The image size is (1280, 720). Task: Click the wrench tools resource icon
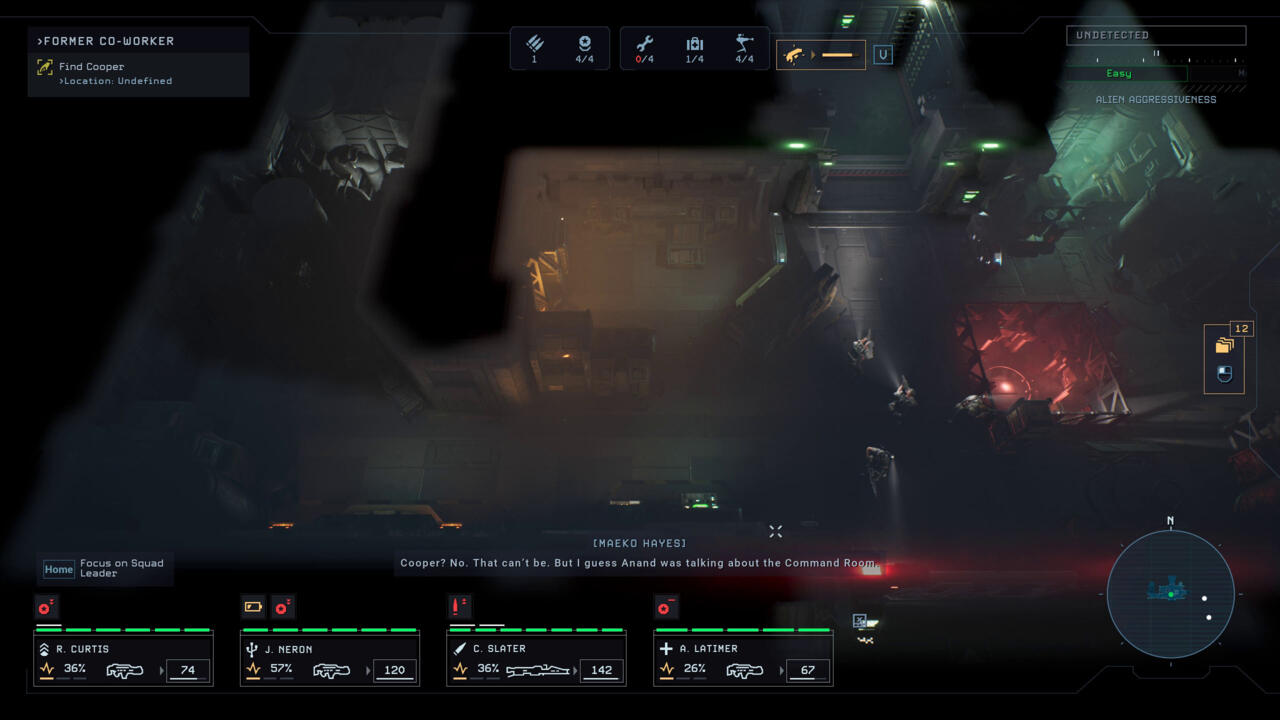pyautogui.click(x=645, y=44)
